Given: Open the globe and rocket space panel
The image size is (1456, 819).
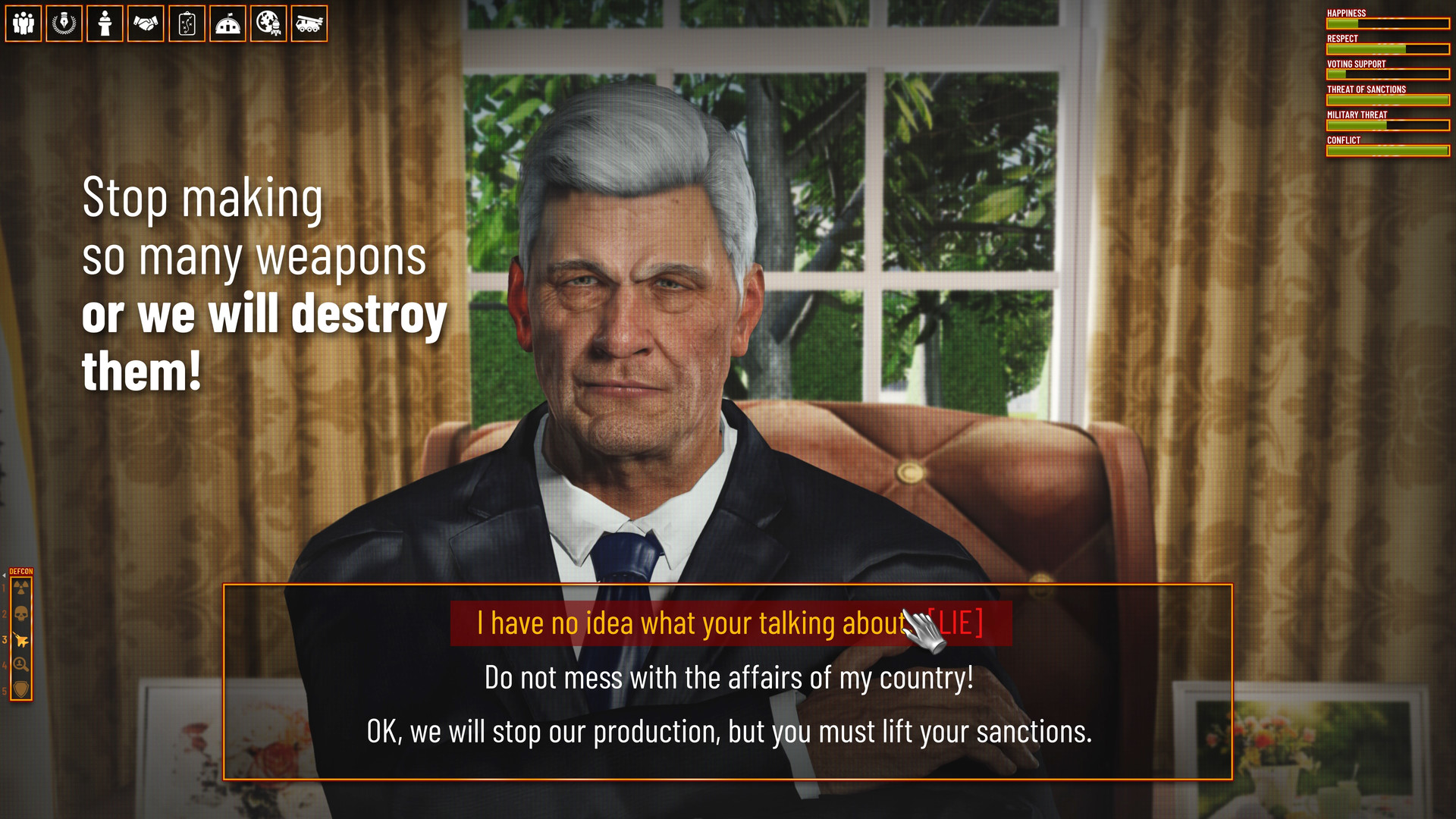Looking at the screenshot, I should click(x=269, y=24).
